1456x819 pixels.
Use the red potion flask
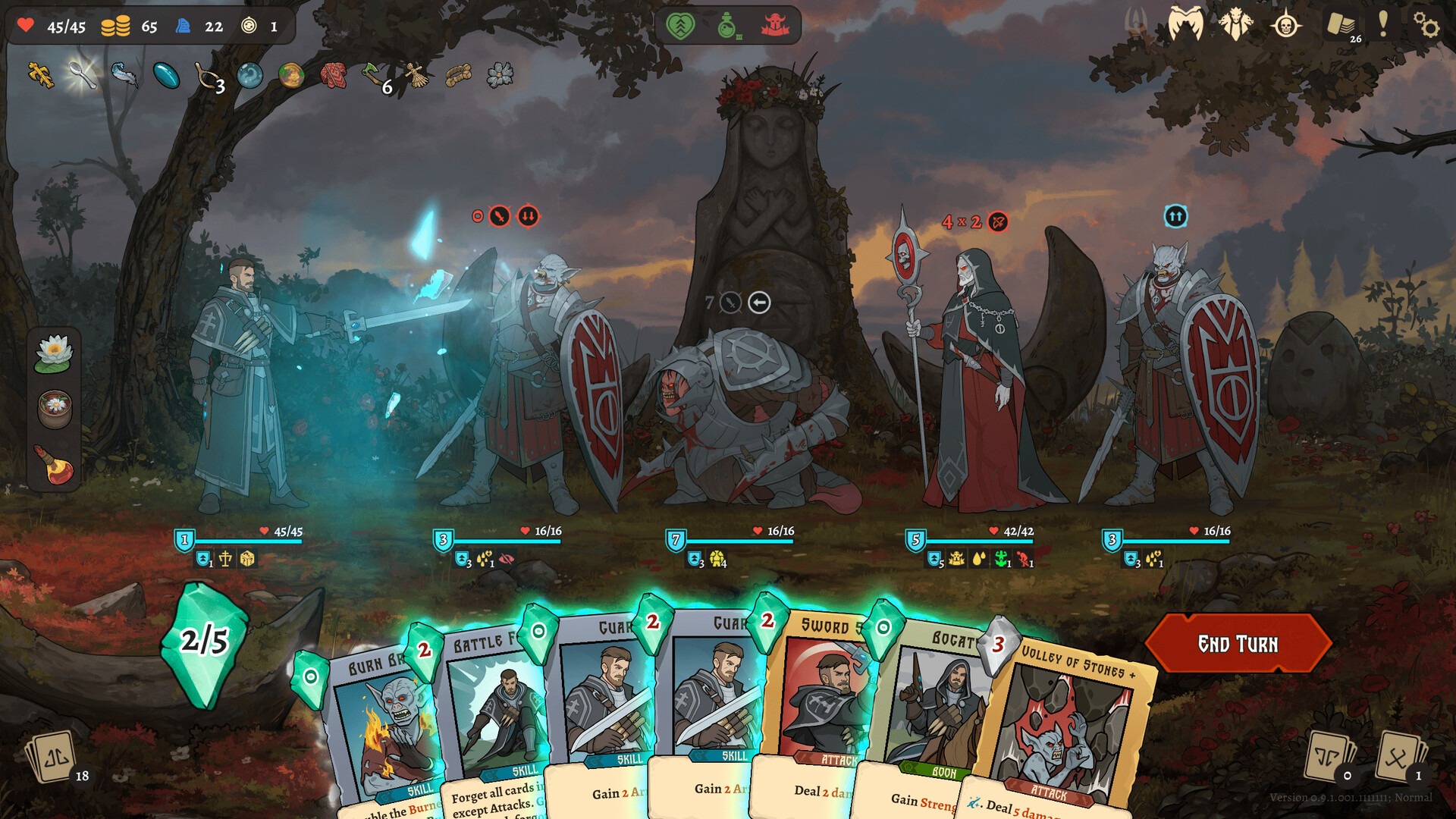tap(55, 464)
